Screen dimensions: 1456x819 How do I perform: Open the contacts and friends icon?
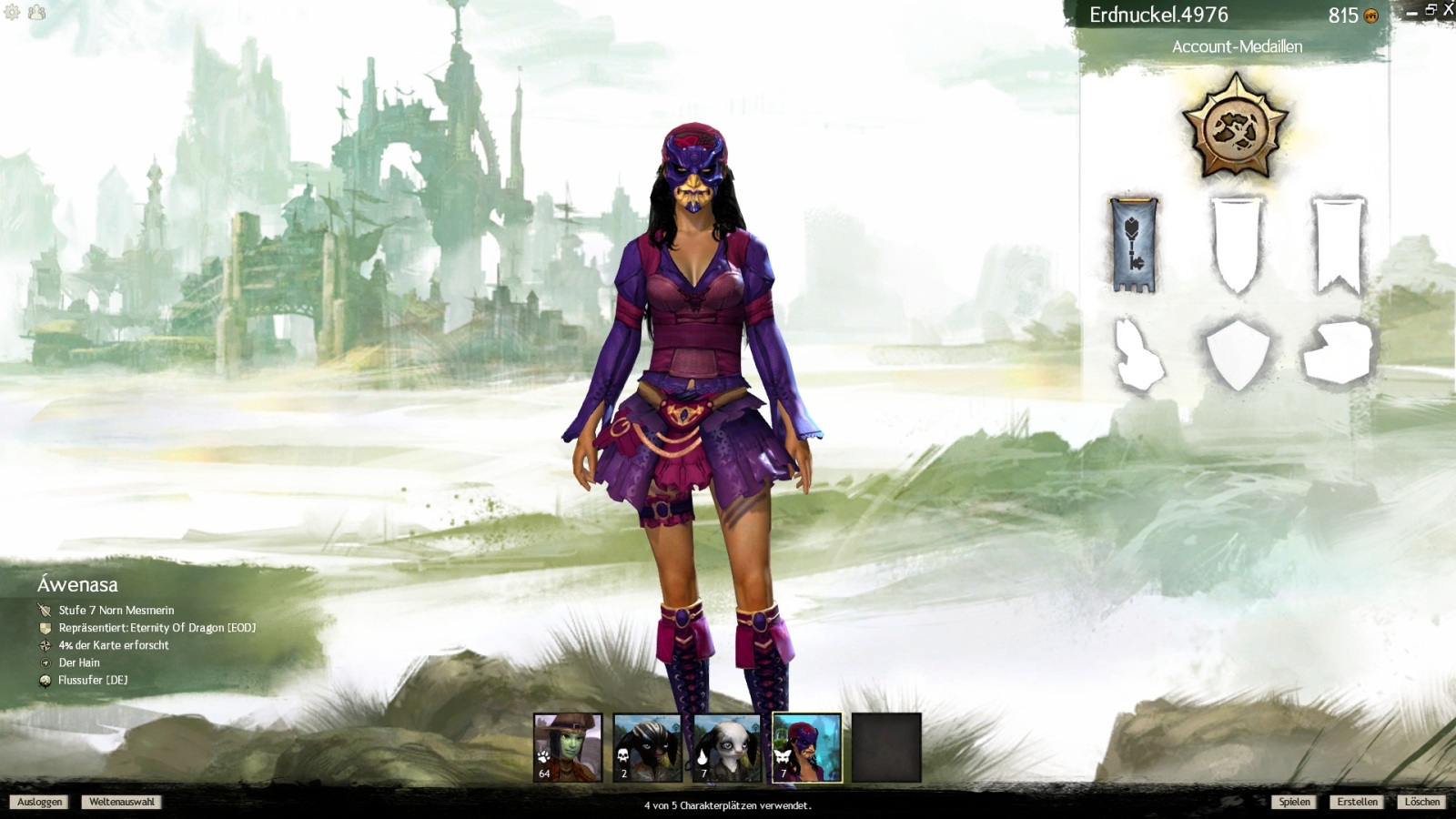(36, 13)
